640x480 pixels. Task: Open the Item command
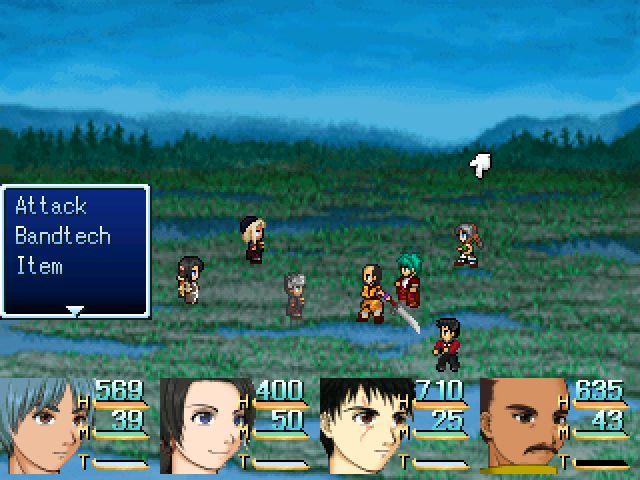coord(39,267)
